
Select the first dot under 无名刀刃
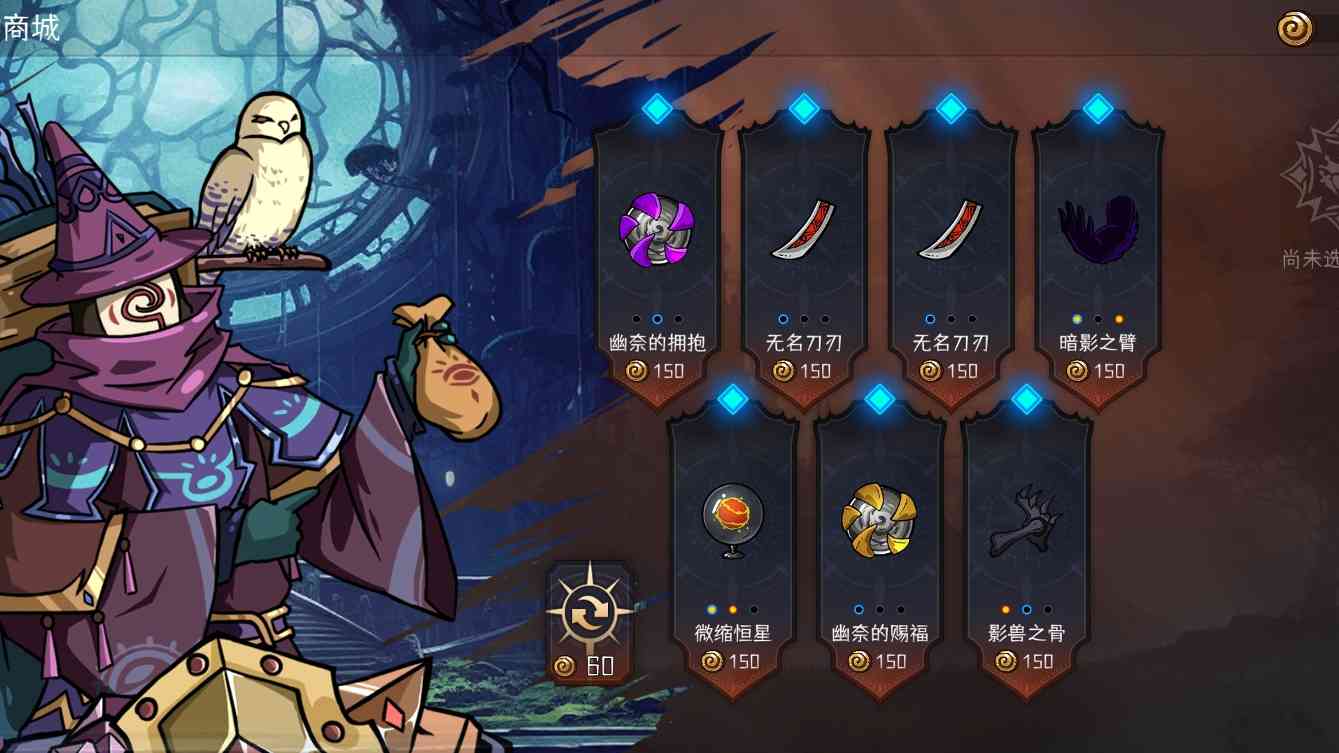pos(784,320)
